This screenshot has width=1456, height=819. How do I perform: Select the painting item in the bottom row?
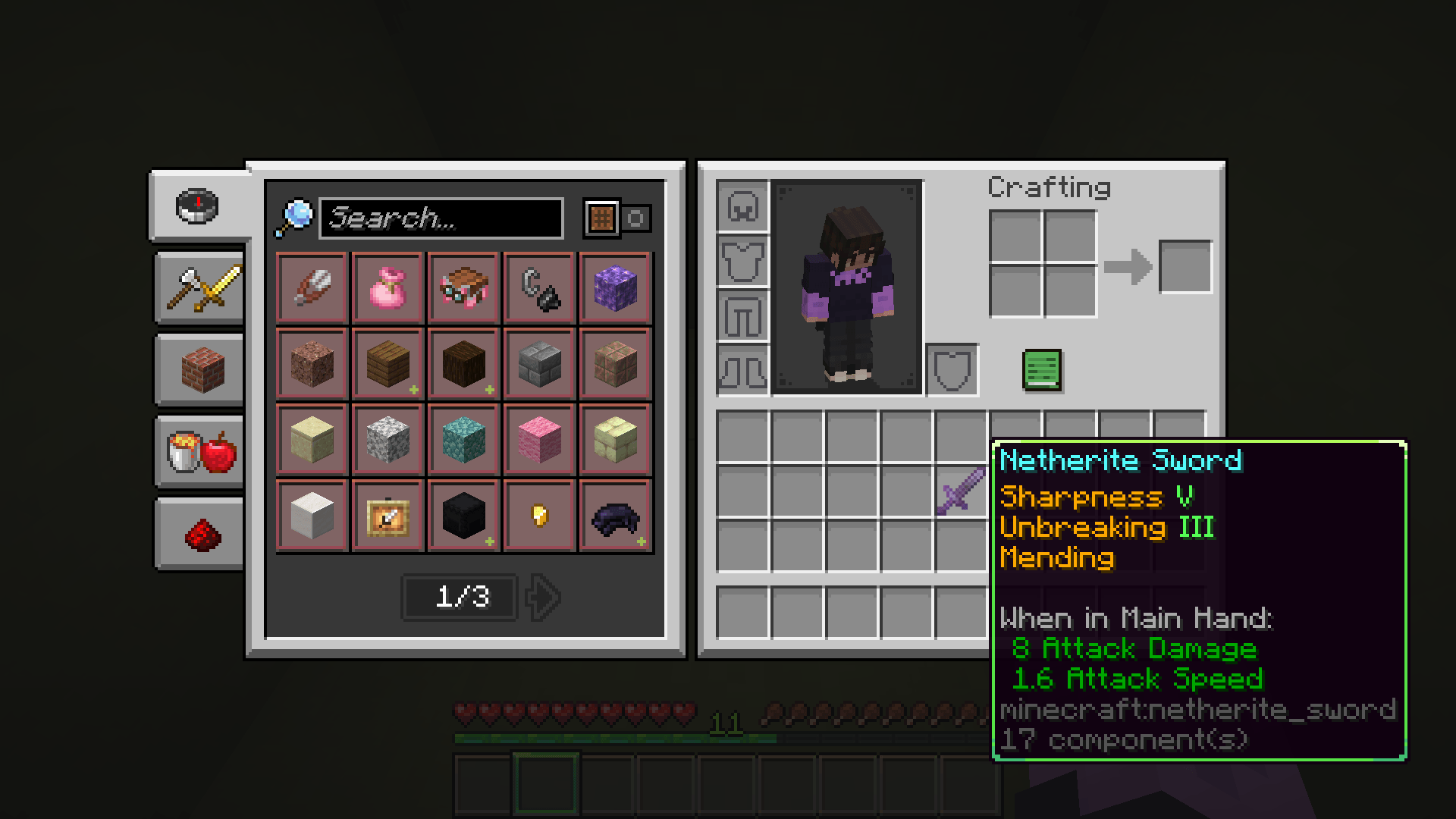point(387,516)
